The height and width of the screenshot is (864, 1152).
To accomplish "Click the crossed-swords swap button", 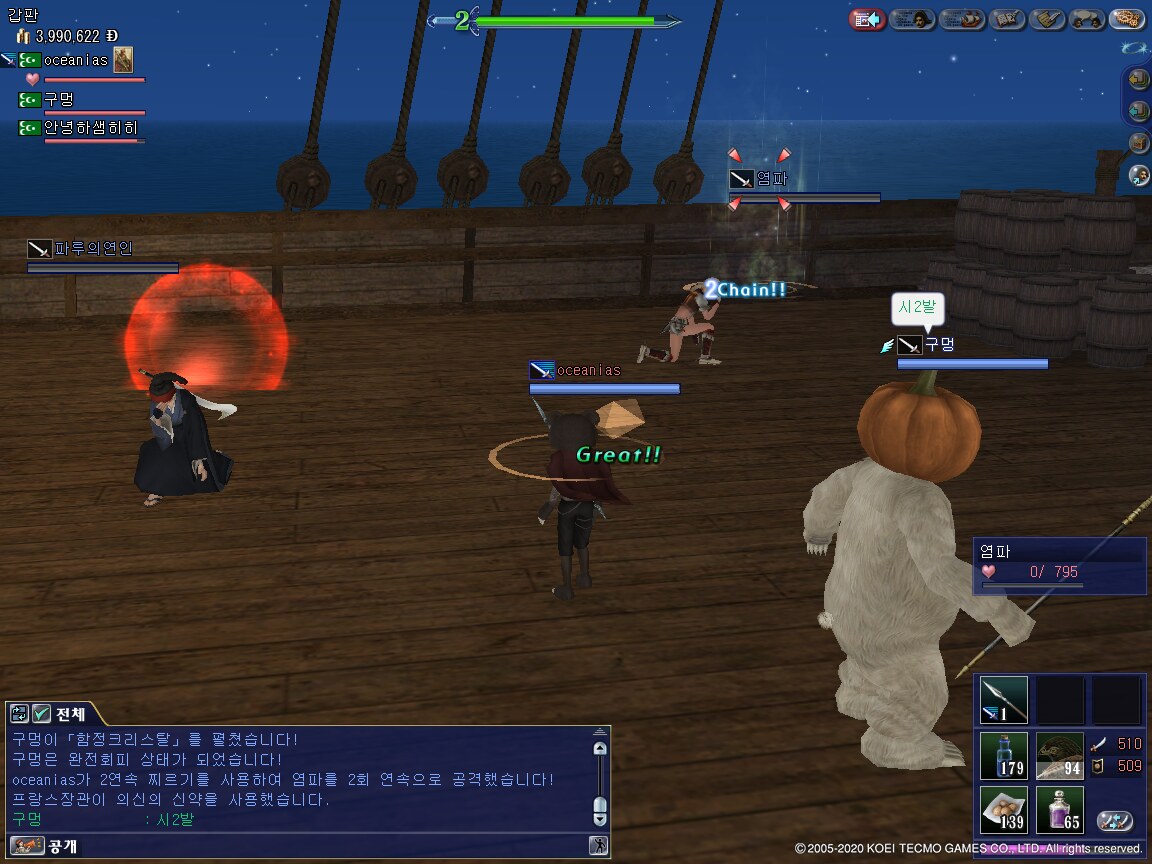I will coord(1114,821).
